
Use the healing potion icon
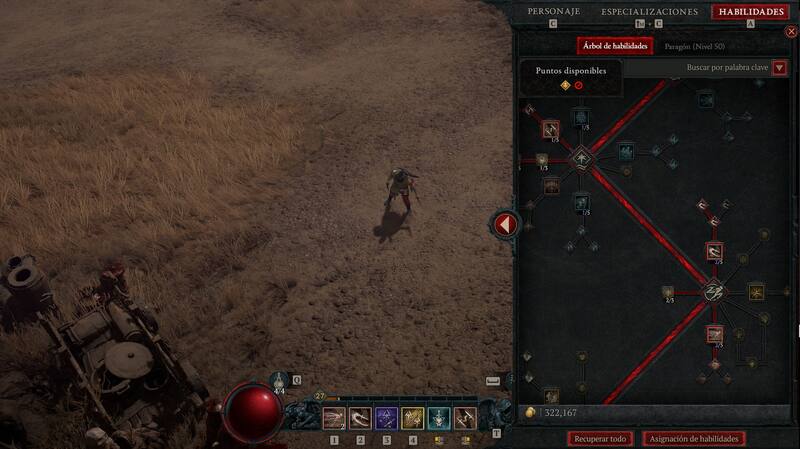pyautogui.click(x=280, y=382)
